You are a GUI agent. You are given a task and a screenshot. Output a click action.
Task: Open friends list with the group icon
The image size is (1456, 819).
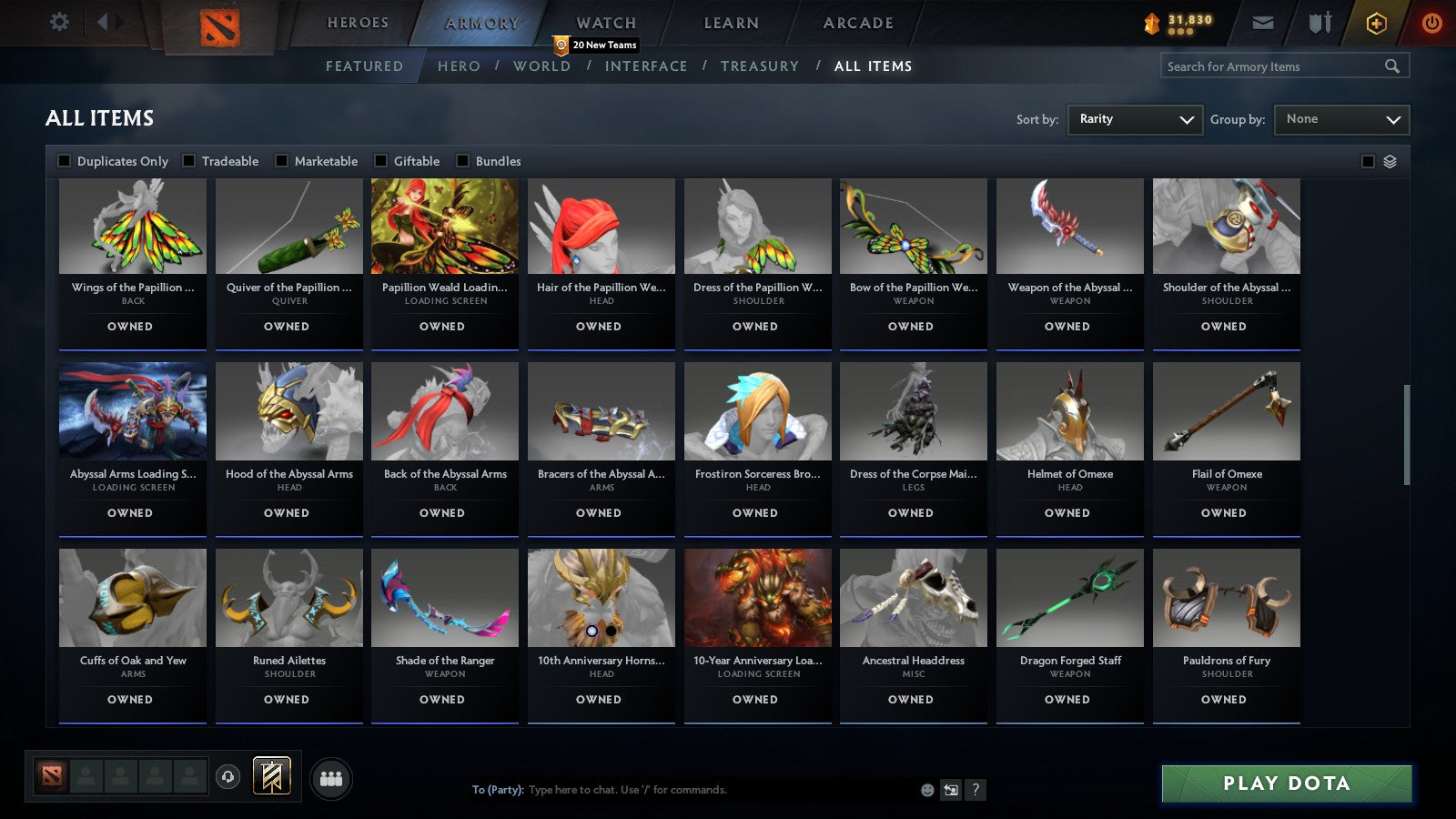tap(332, 778)
